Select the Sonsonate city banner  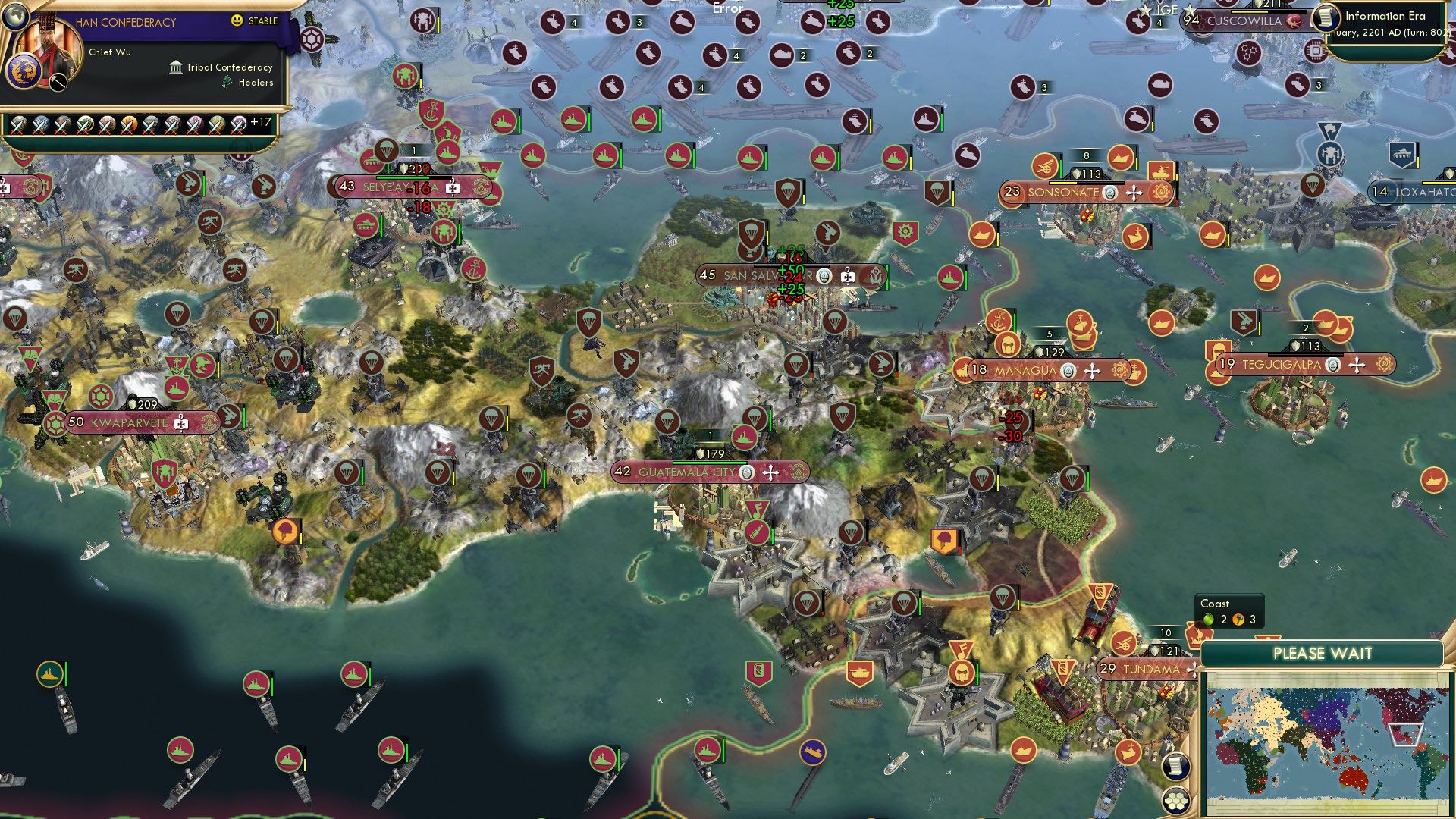pos(1063,193)
